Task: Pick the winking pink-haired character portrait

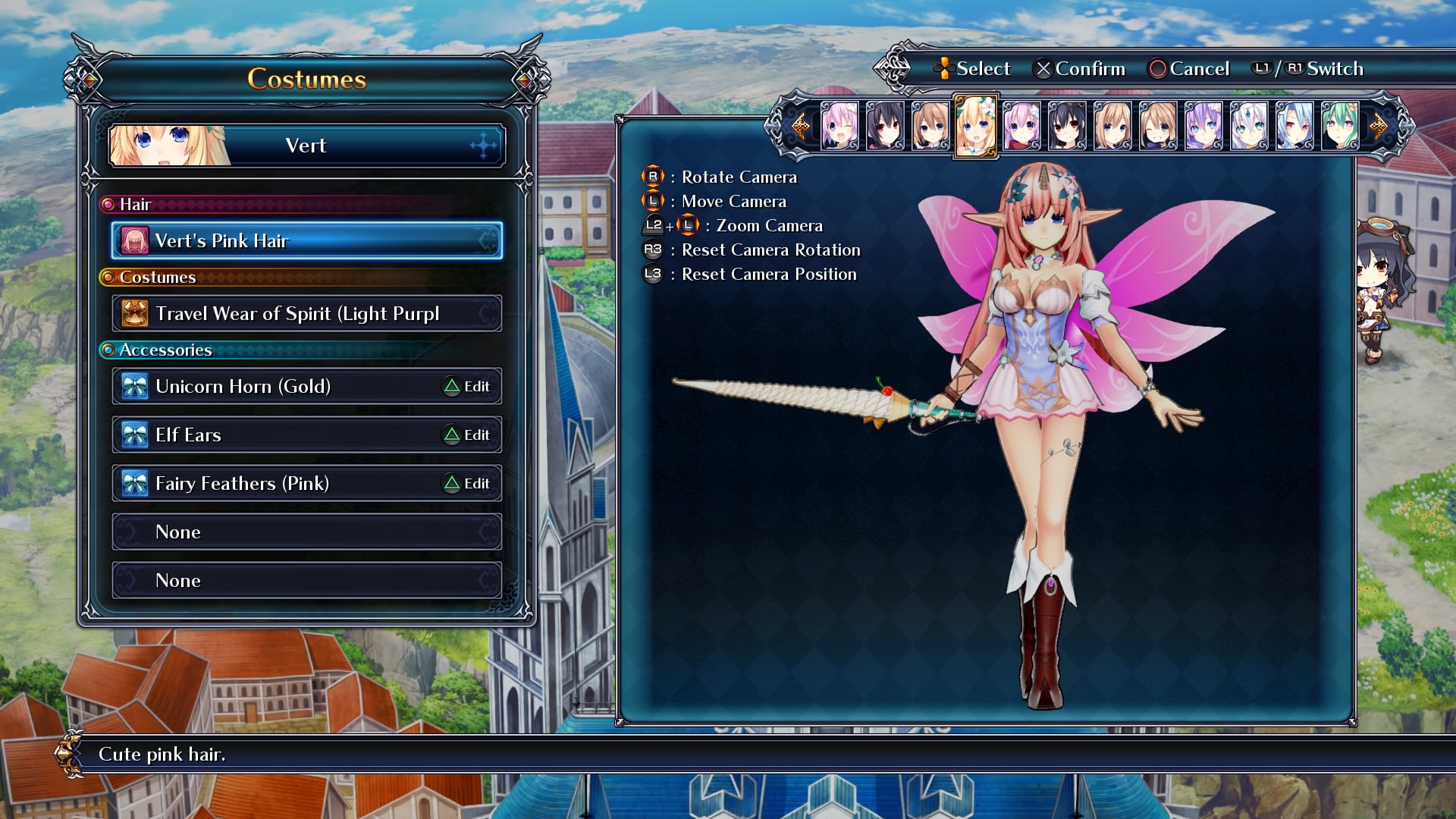Action: tap(839, 126)
